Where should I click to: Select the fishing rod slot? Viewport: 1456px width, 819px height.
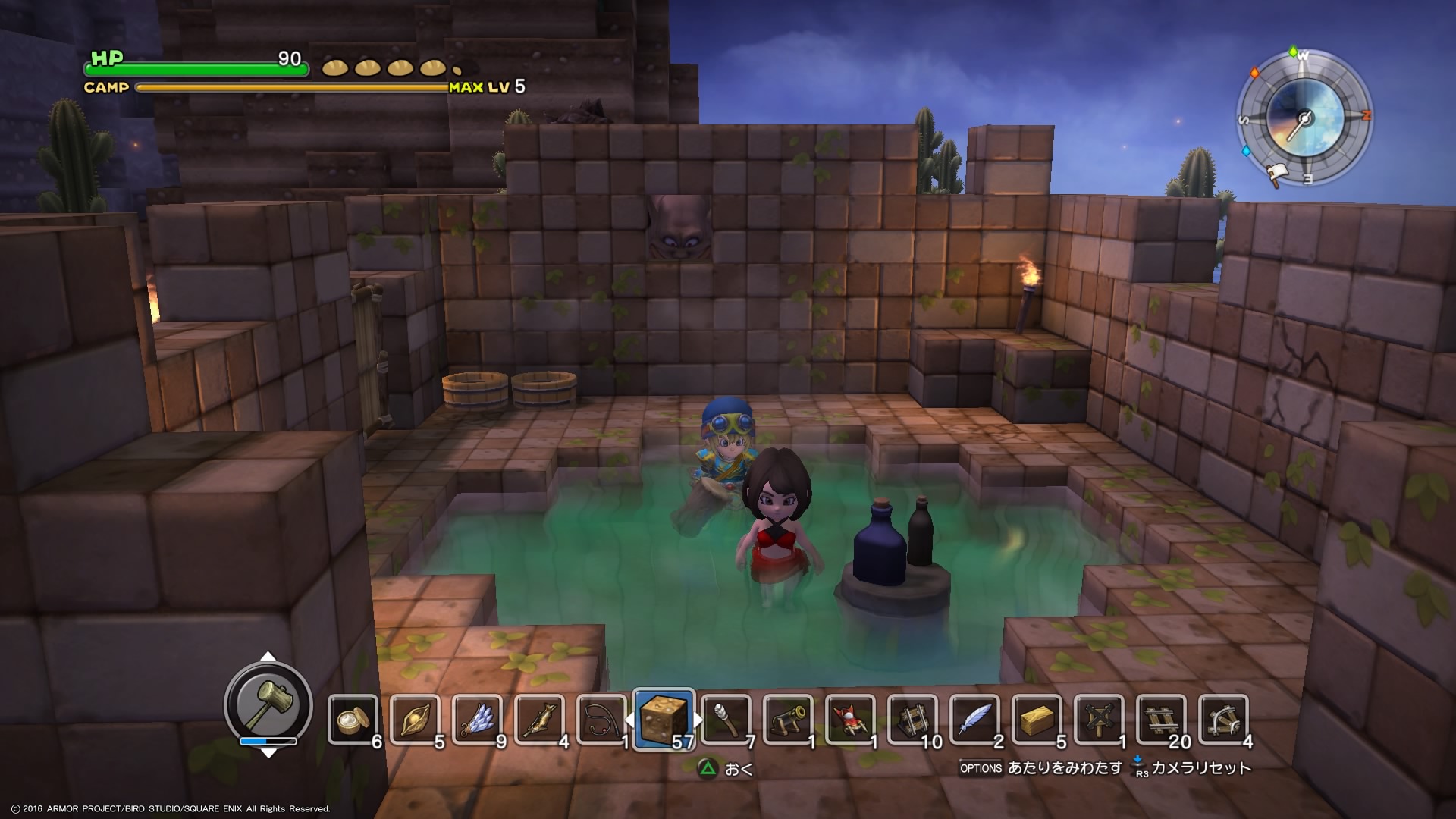[601, 719]
